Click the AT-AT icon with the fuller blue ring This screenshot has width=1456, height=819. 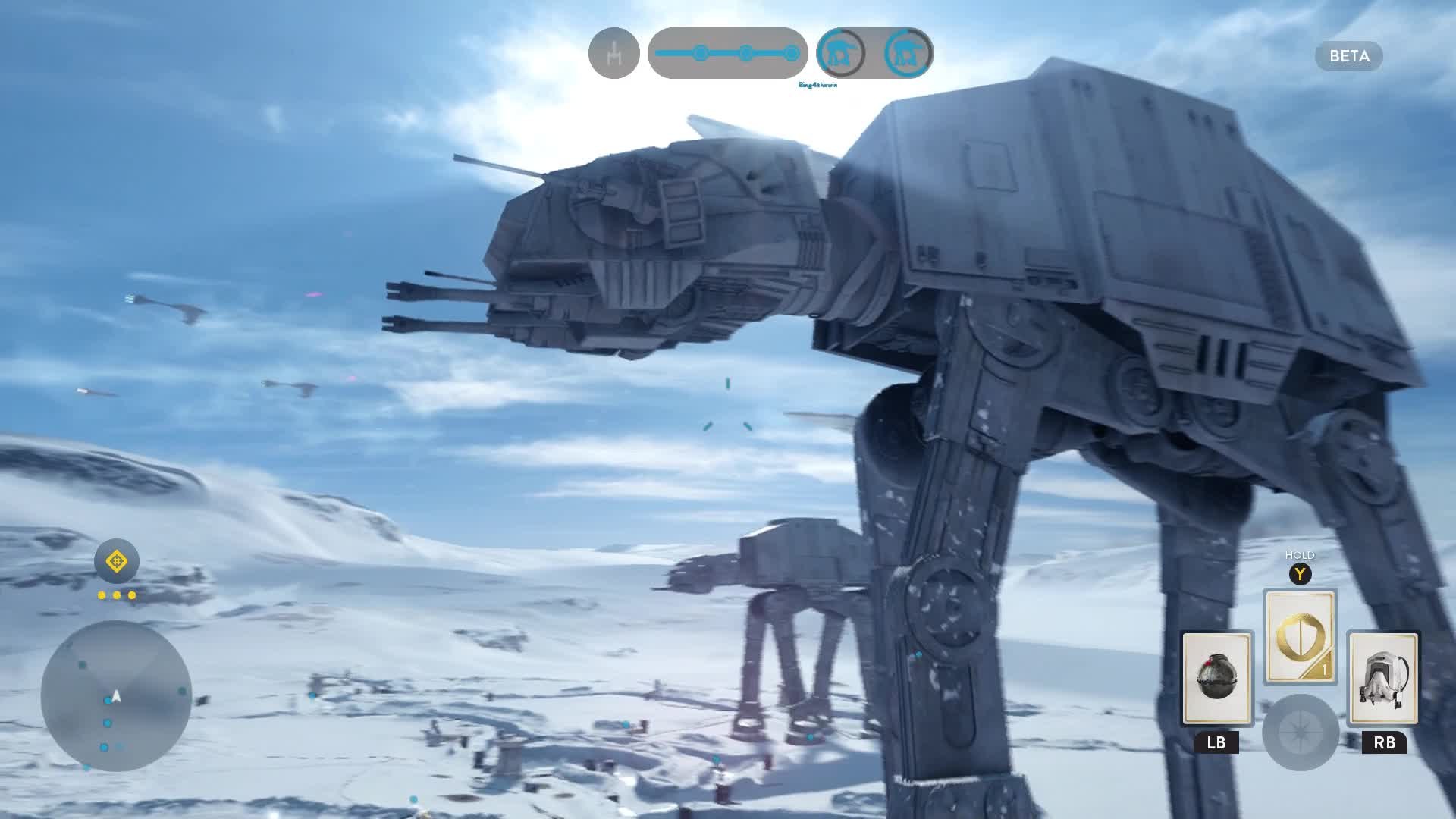908,53
